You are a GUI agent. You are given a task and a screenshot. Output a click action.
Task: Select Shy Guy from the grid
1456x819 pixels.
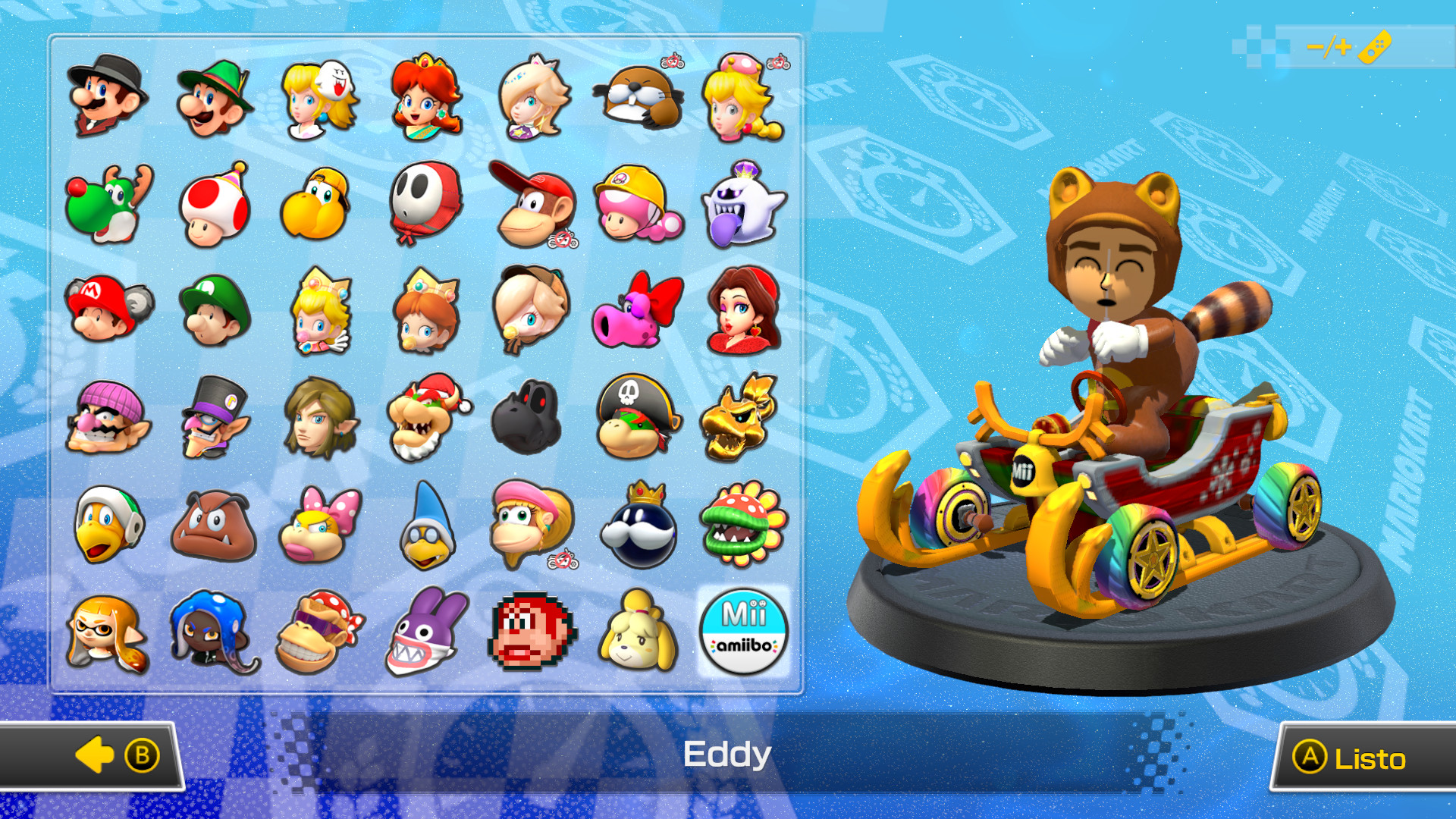tap(426, 205)
